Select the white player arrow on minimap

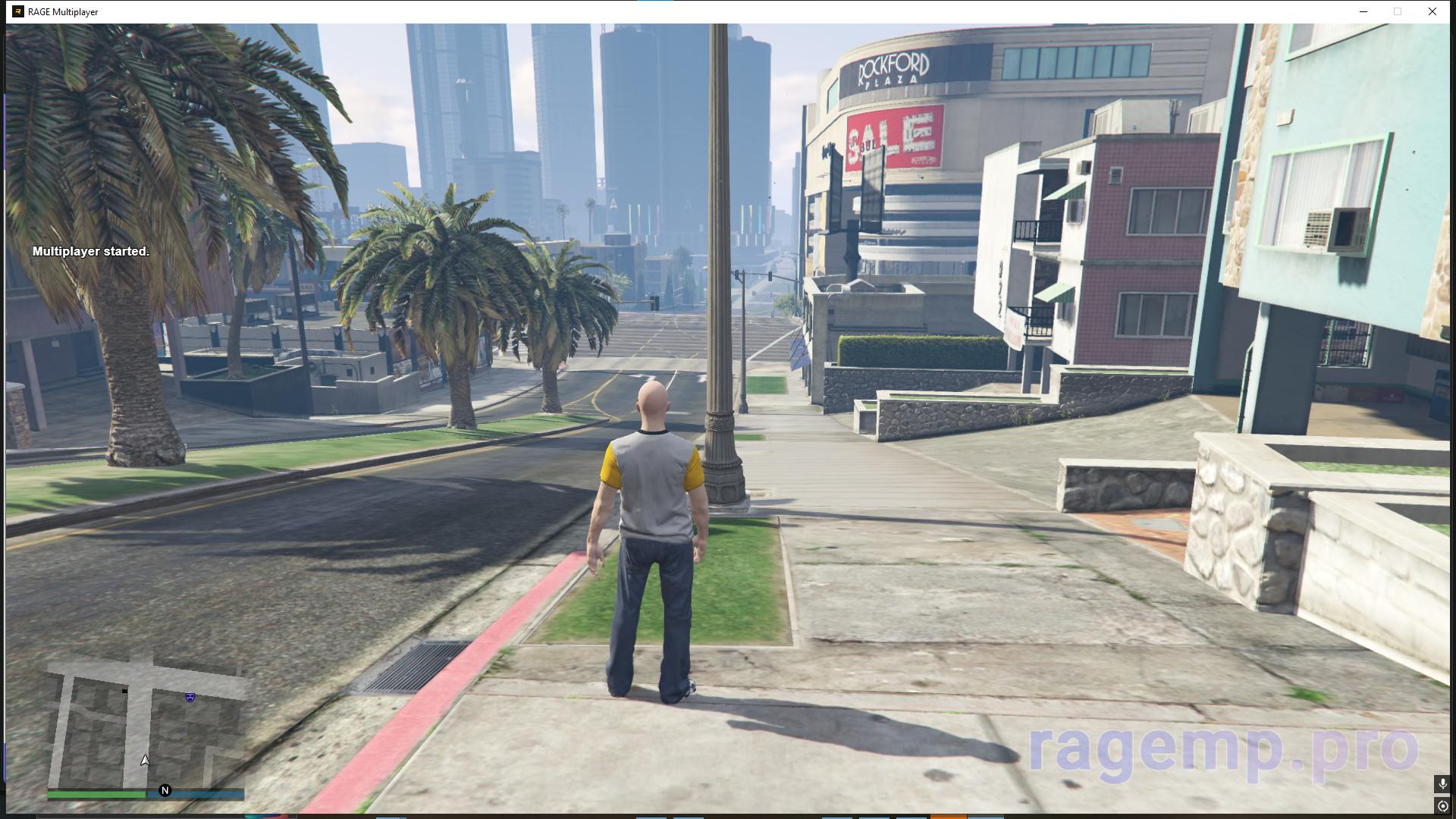(145, 760)
